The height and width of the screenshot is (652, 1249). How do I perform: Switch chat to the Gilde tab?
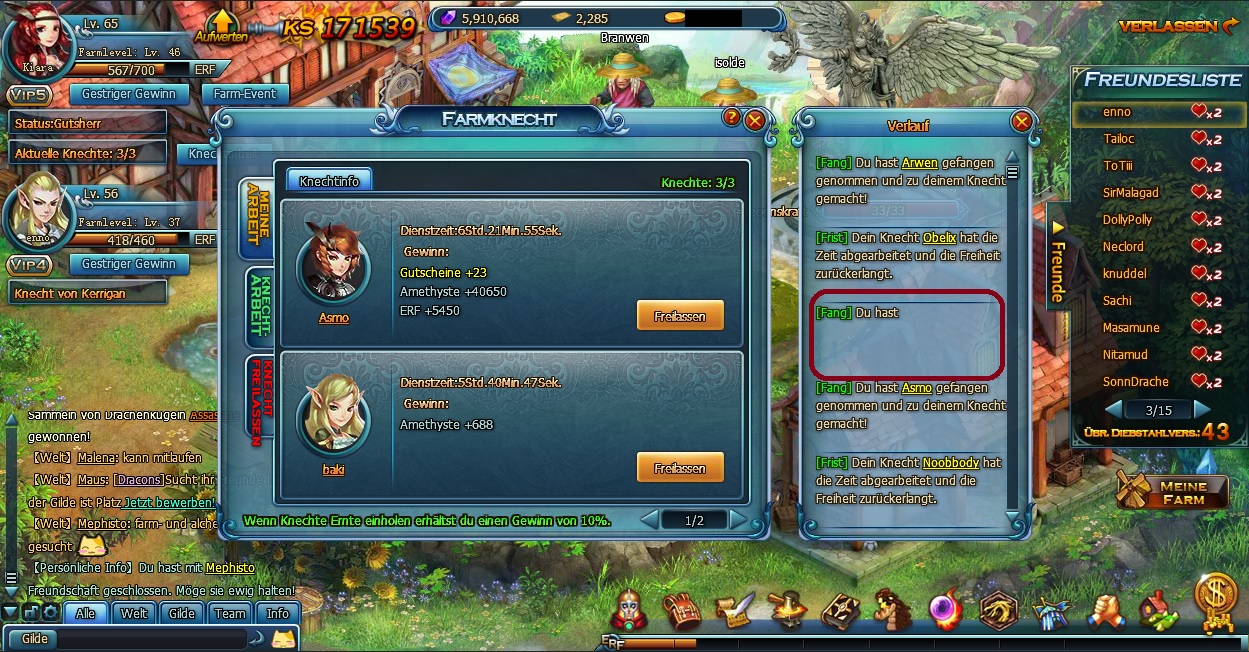point(181,613)
